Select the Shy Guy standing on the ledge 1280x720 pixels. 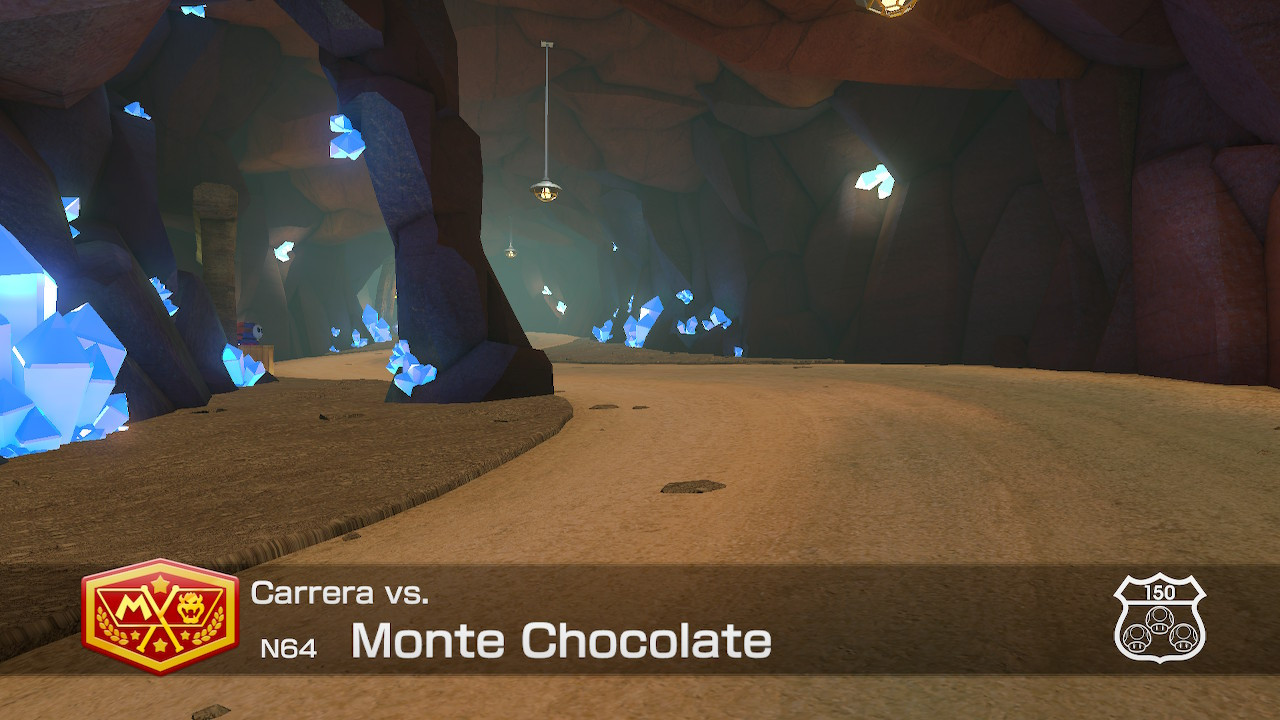[250, 331]
